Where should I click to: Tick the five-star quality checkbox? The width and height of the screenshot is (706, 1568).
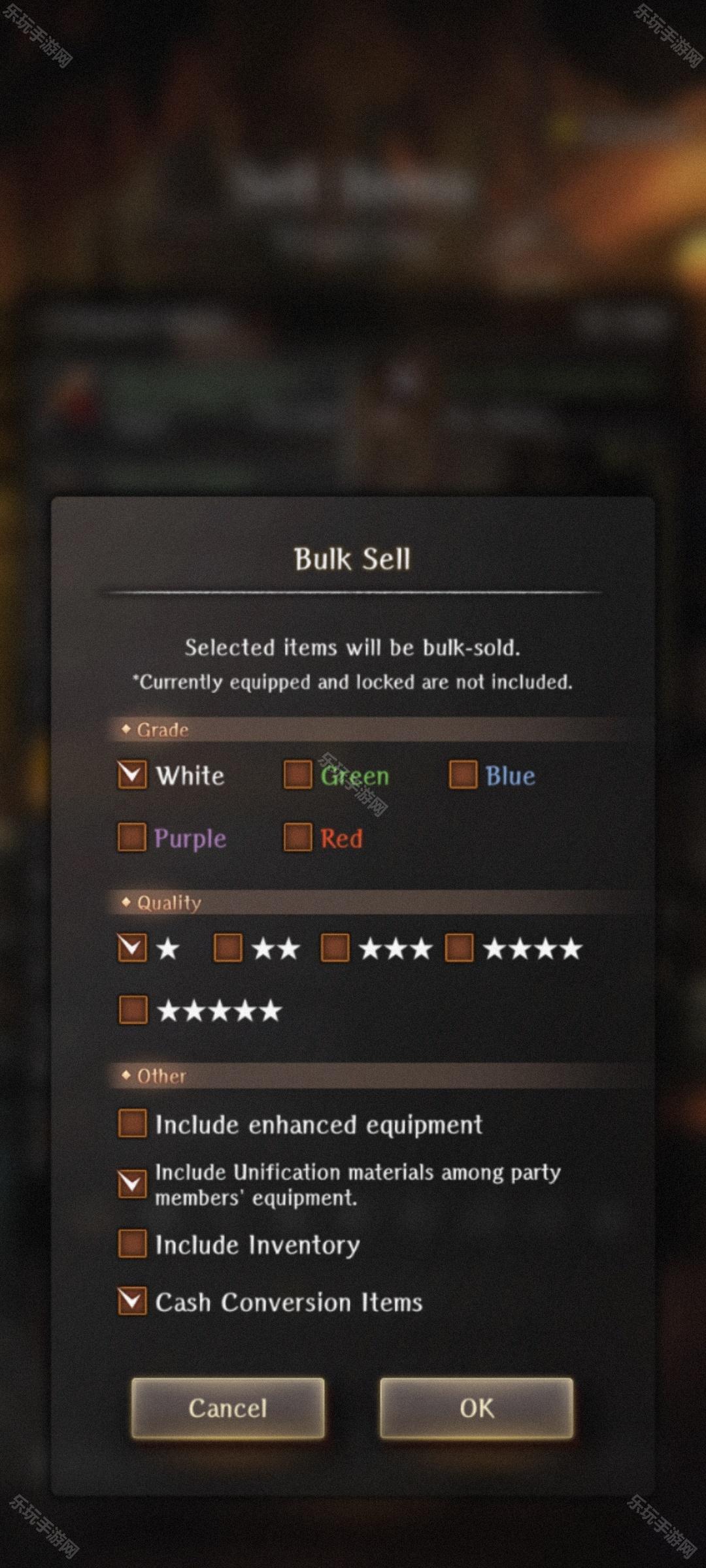pyautogui.click(x=133, y=1010)
